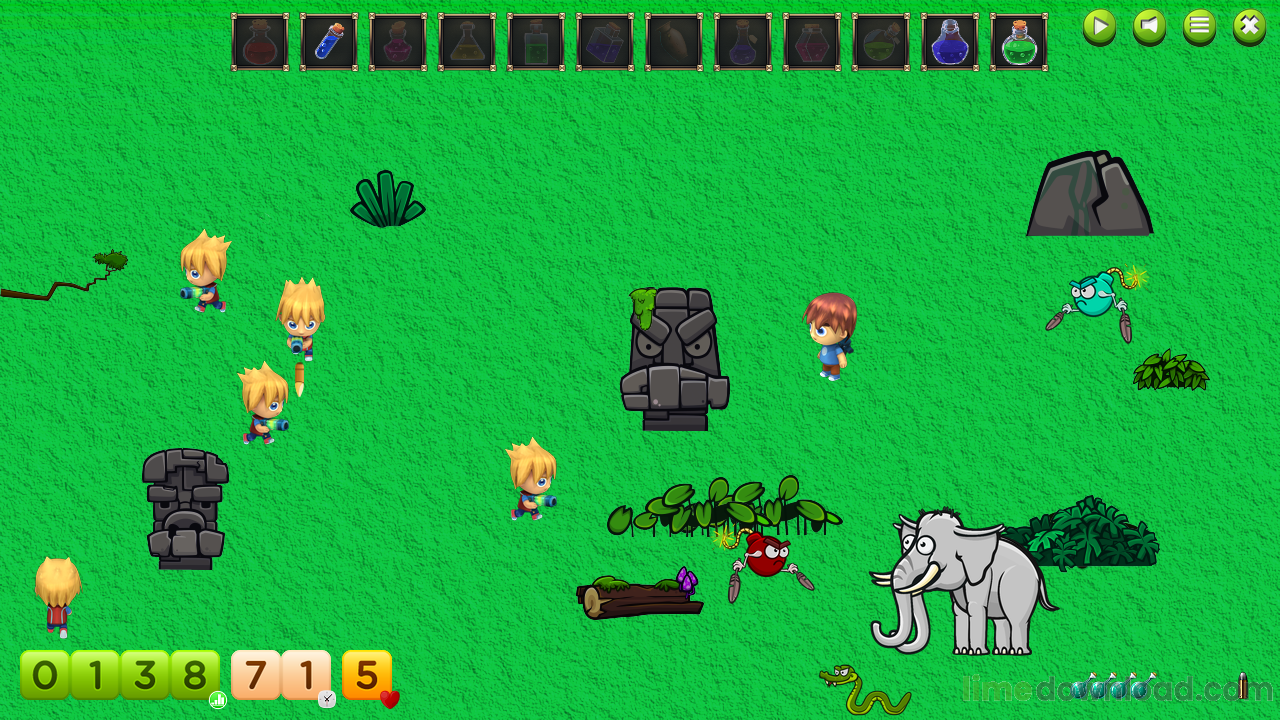Select the dimmed green square bottle slot

536,42
